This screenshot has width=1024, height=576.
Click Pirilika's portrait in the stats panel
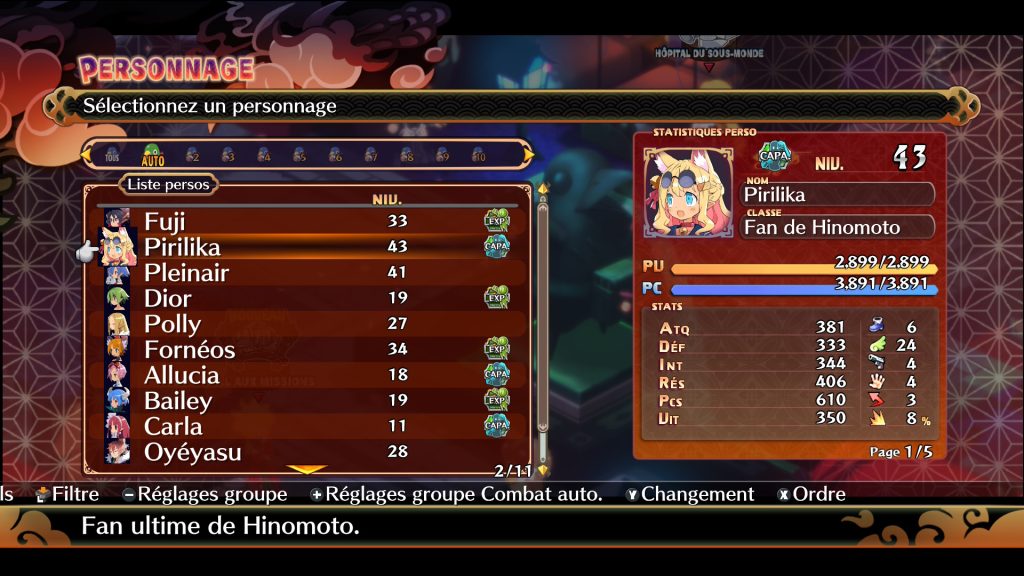click(x=685, y=193)
